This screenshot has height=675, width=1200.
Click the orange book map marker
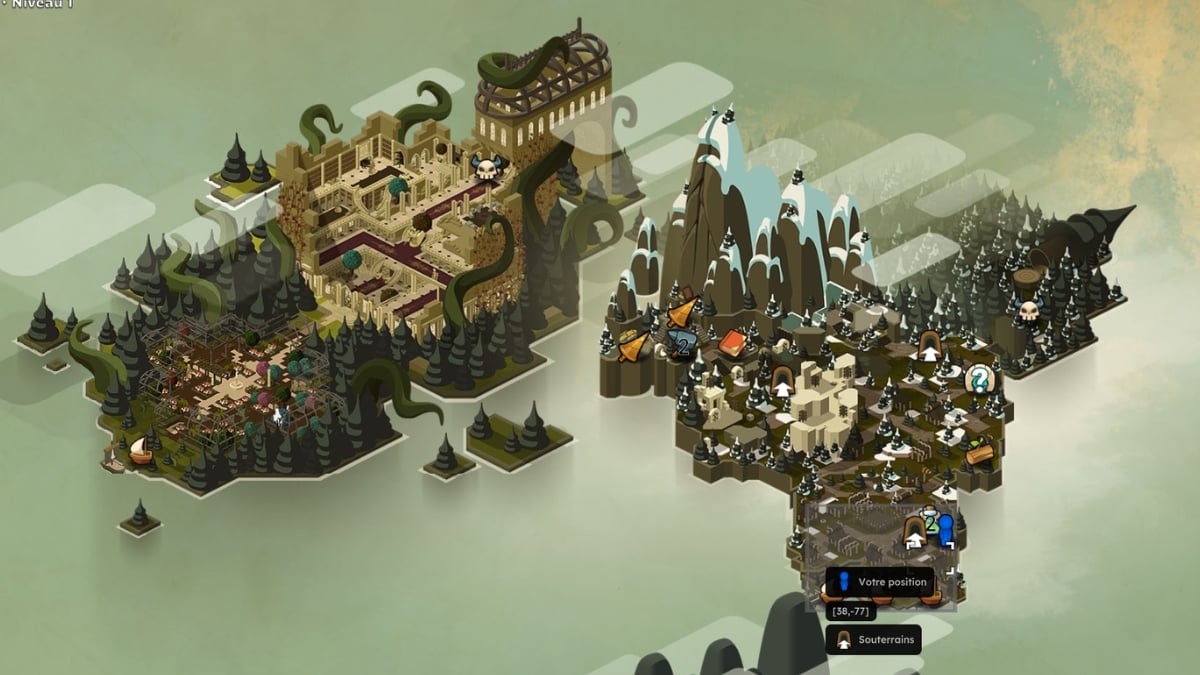click(x=733, y=344)
